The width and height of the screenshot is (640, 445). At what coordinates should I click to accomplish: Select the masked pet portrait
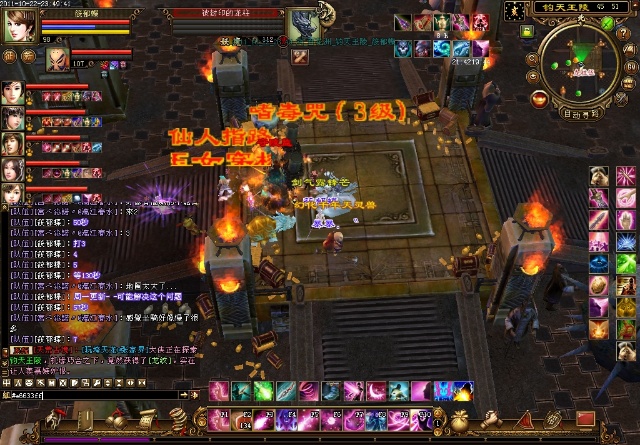[x=60, y=60]
